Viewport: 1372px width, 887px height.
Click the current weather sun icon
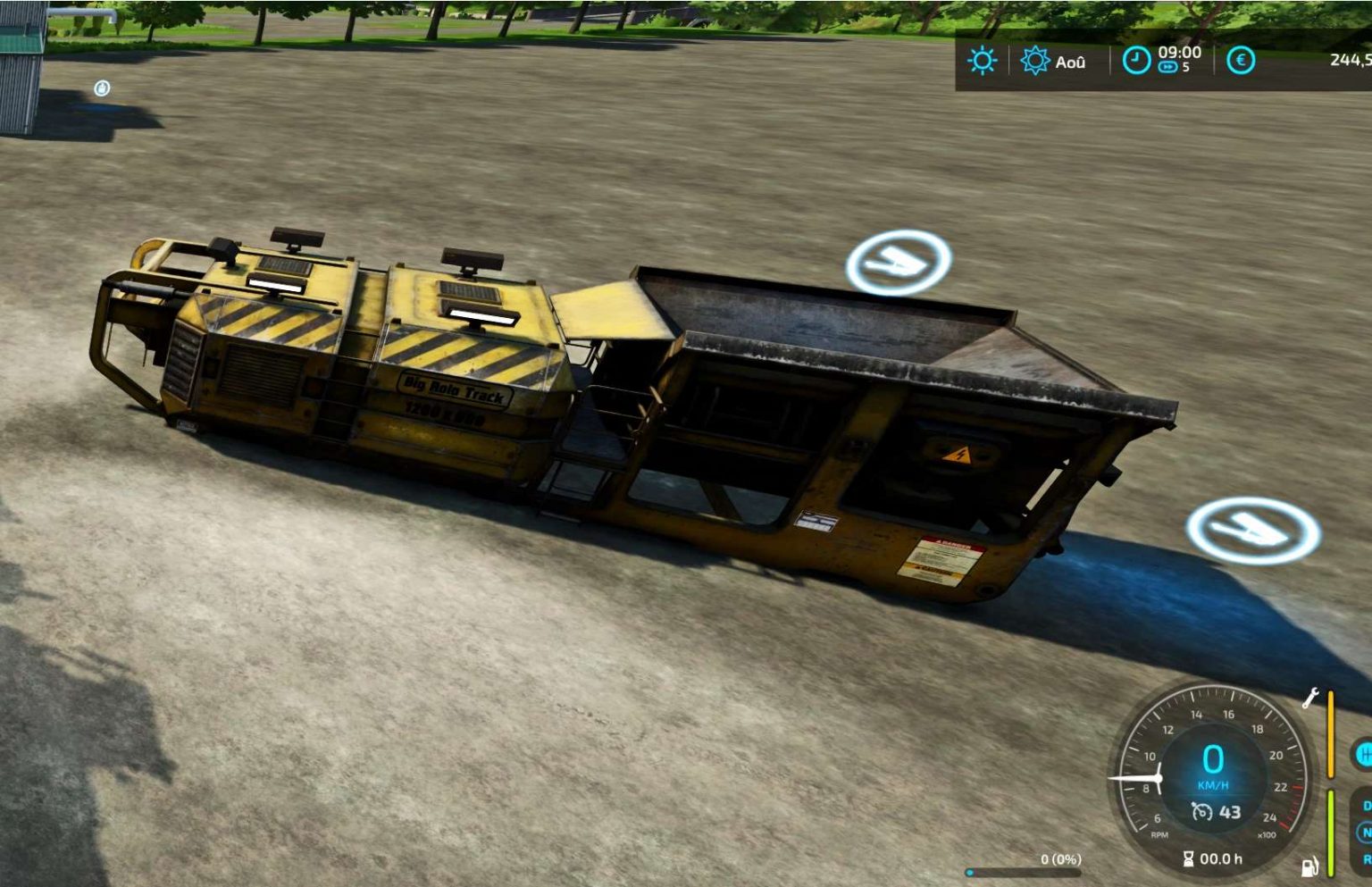(x=981, y=61)
